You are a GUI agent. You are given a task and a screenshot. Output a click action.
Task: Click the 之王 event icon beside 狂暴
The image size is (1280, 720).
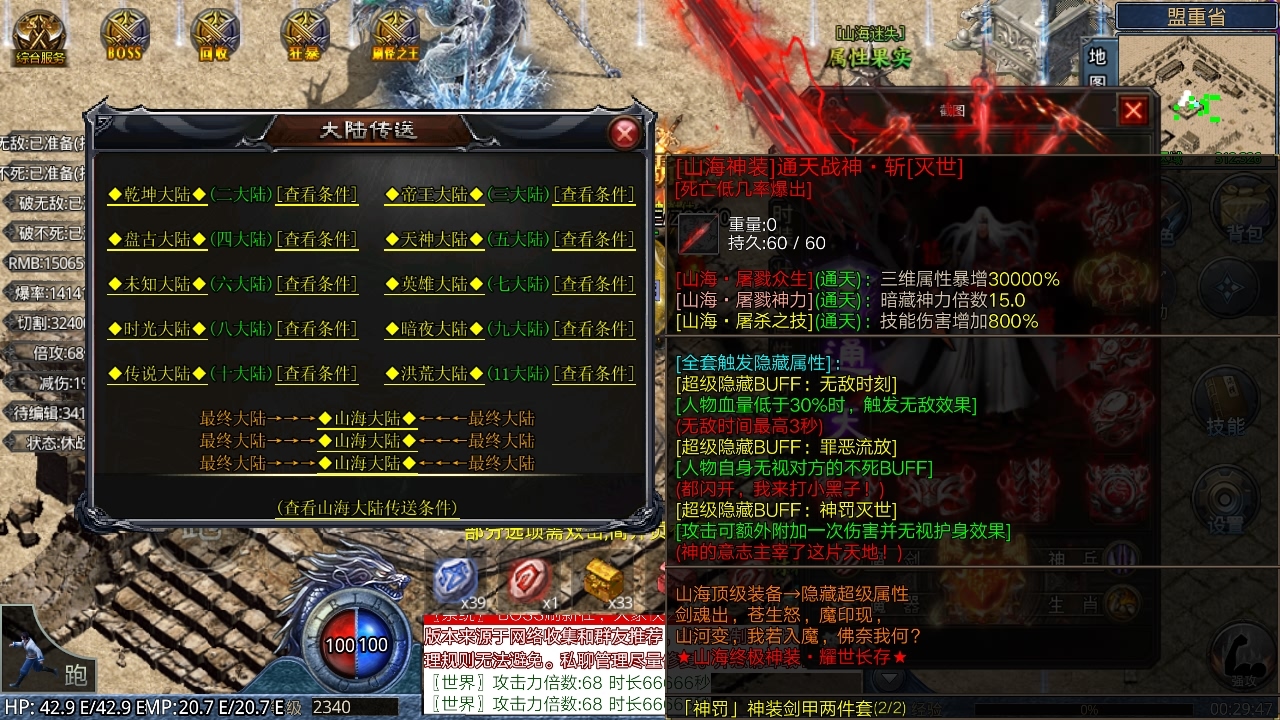click(x=396, y=27)
